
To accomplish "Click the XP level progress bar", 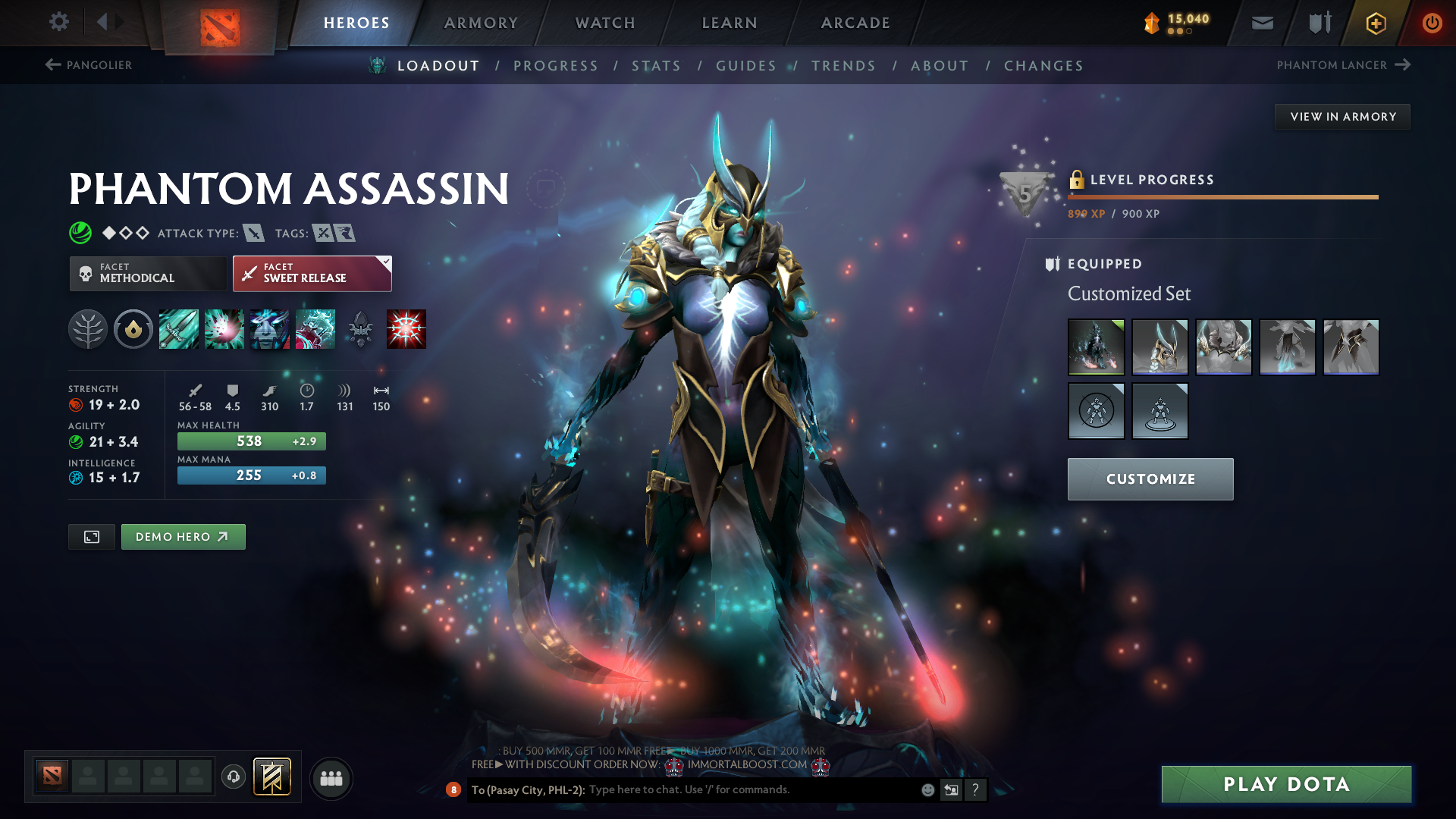I will pos(1222,198).
